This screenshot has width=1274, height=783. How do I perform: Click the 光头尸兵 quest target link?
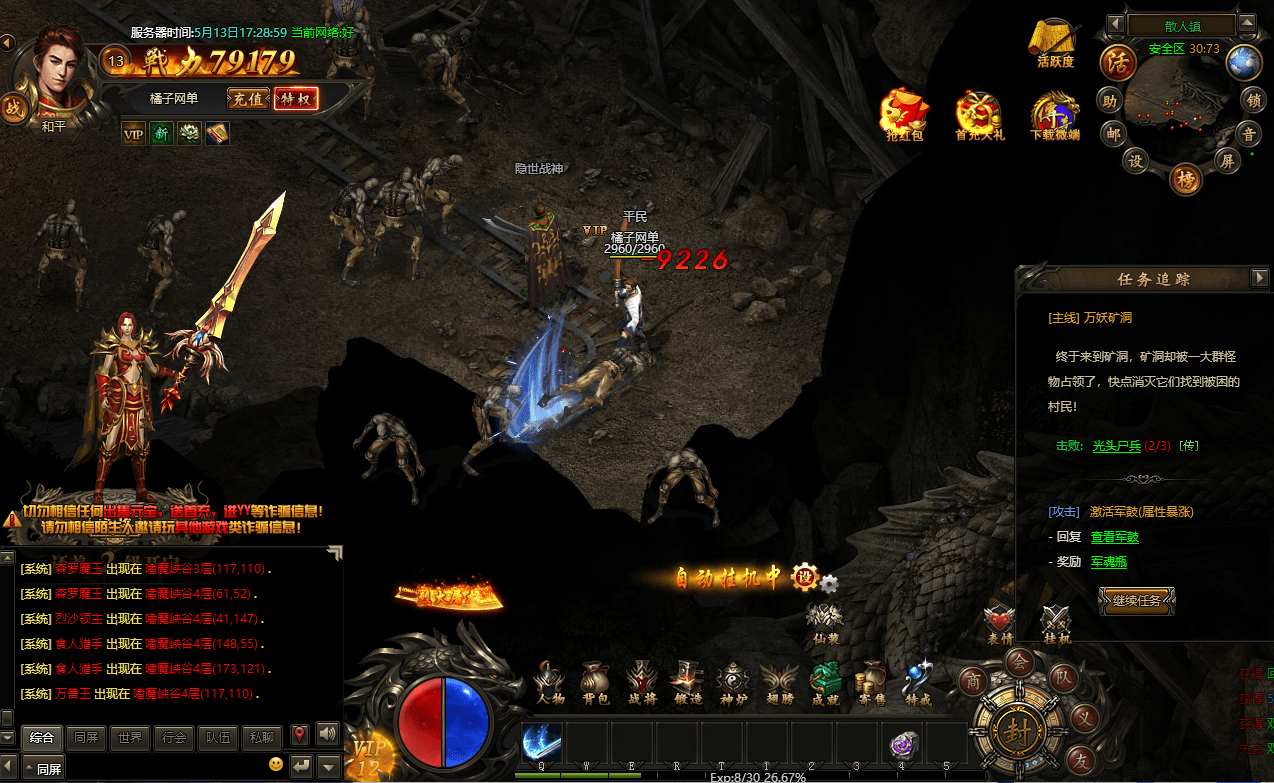pyautogui.click(x=1115, y=446)
